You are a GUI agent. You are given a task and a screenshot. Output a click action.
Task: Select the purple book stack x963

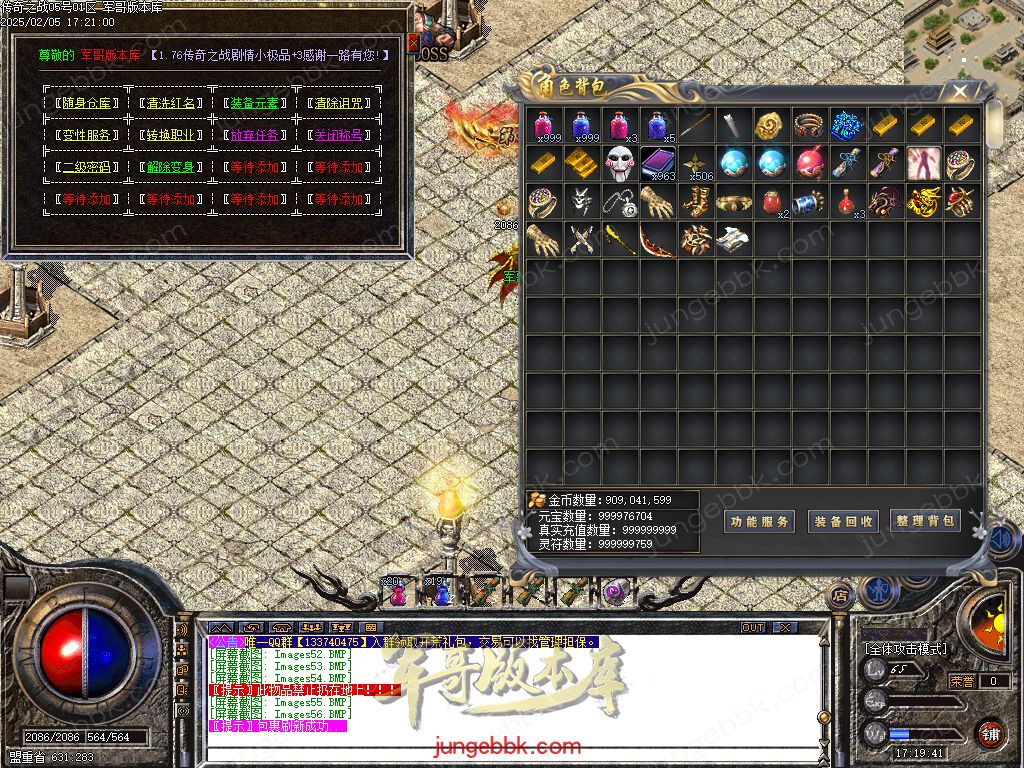659,163
